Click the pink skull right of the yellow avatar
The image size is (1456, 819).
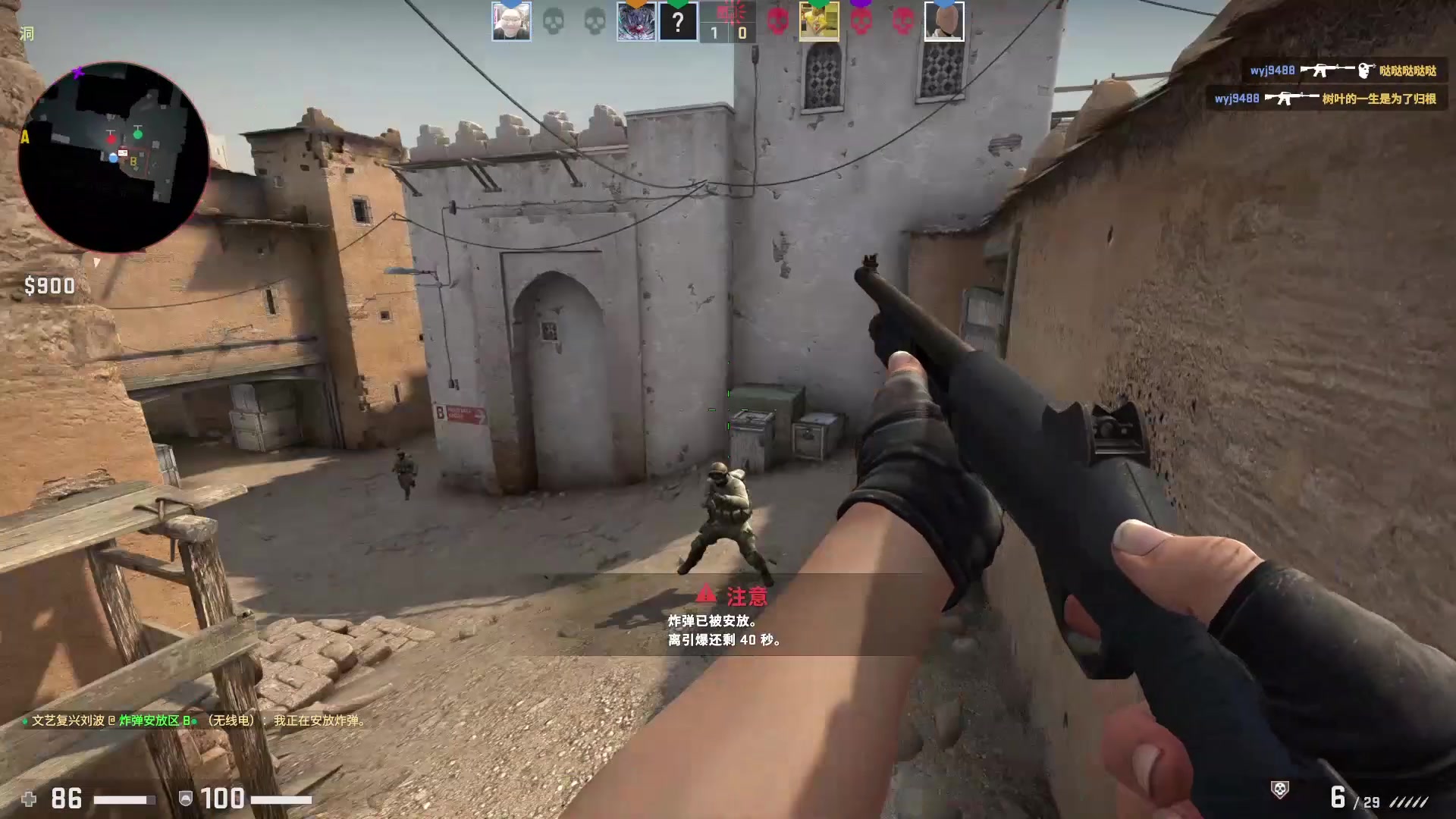coord(859,20)
